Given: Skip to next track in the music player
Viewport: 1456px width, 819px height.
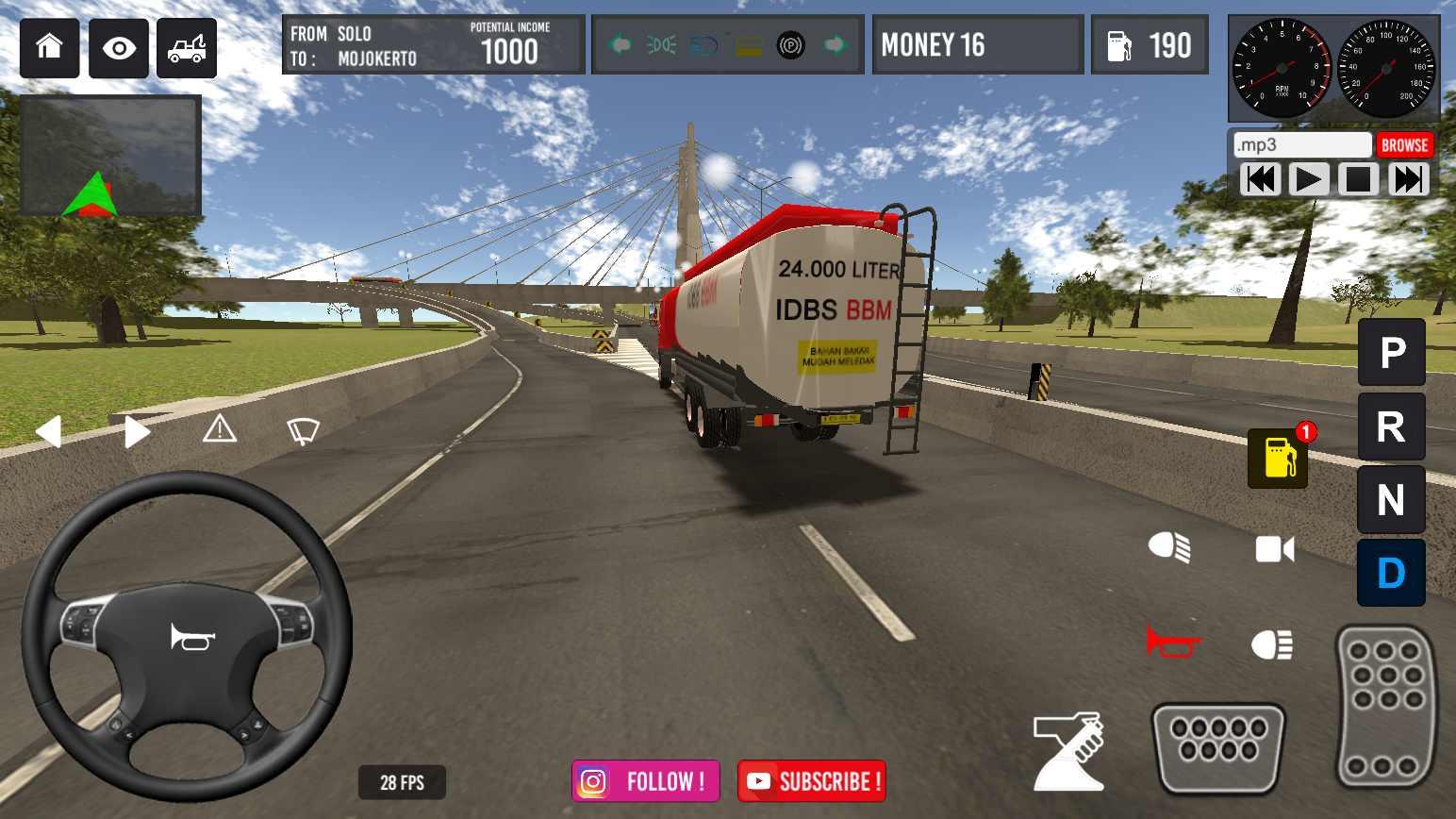Looking at the screenshot, I should tap(1408, 178).
